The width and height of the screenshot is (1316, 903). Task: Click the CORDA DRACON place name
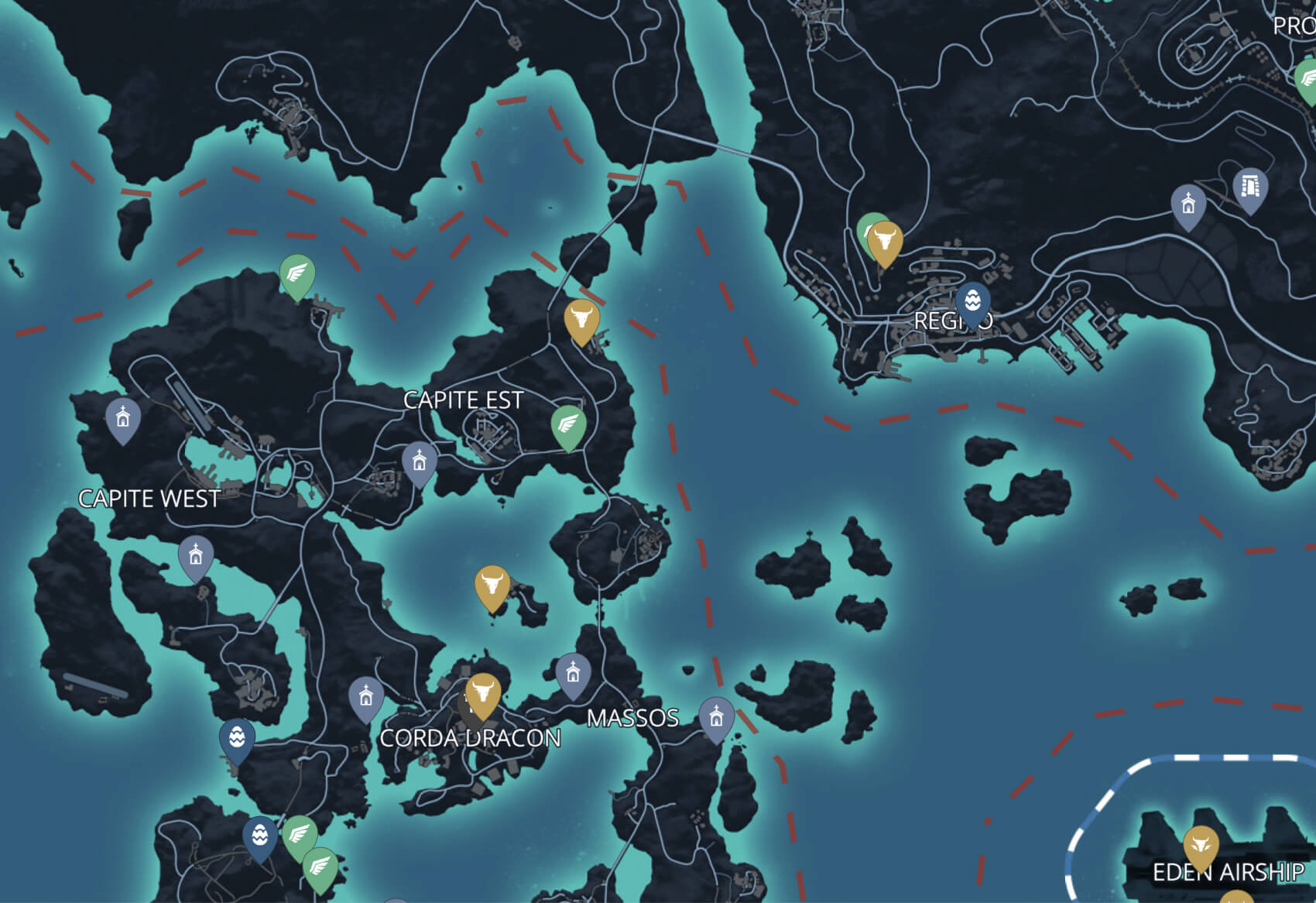point(470,740)
